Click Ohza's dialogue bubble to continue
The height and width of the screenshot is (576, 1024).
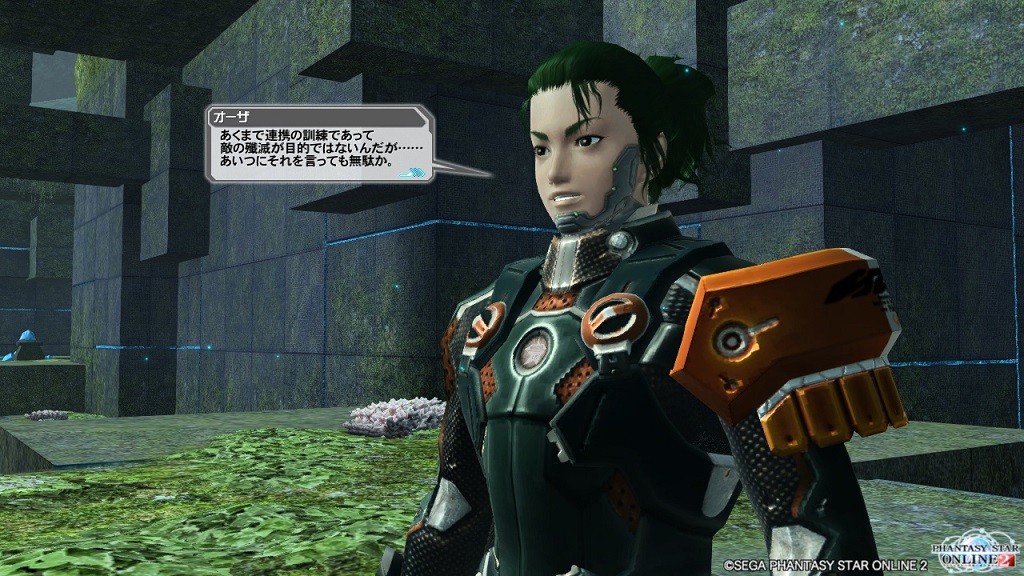tap(320, 146)
